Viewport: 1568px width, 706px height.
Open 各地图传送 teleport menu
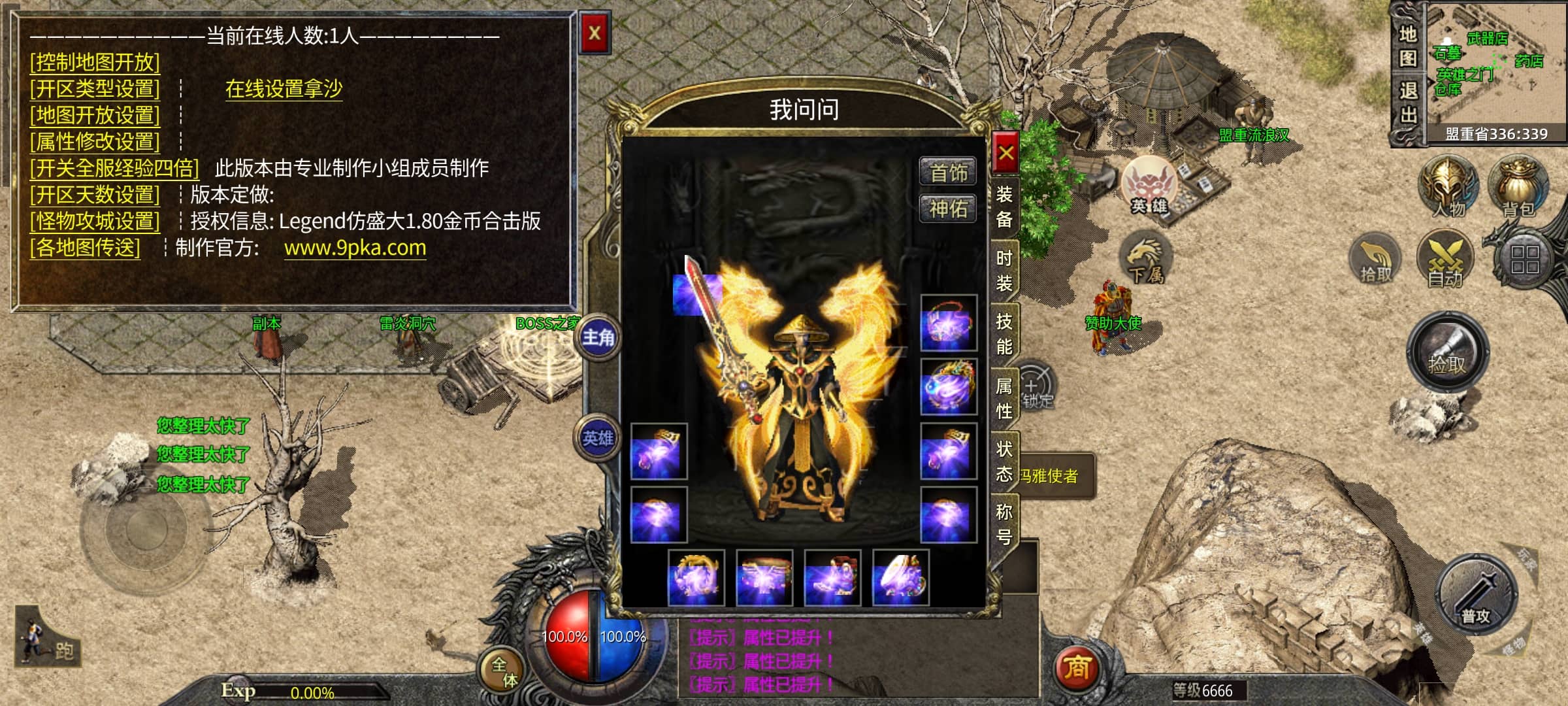coord(85,248)
